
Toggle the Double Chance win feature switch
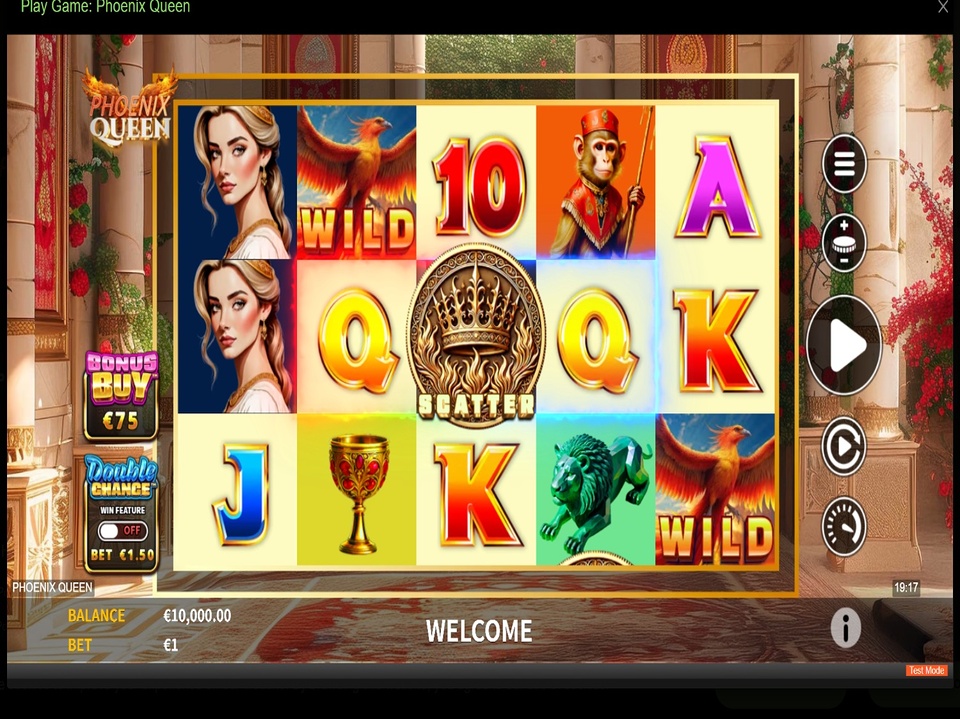(122, 531)
